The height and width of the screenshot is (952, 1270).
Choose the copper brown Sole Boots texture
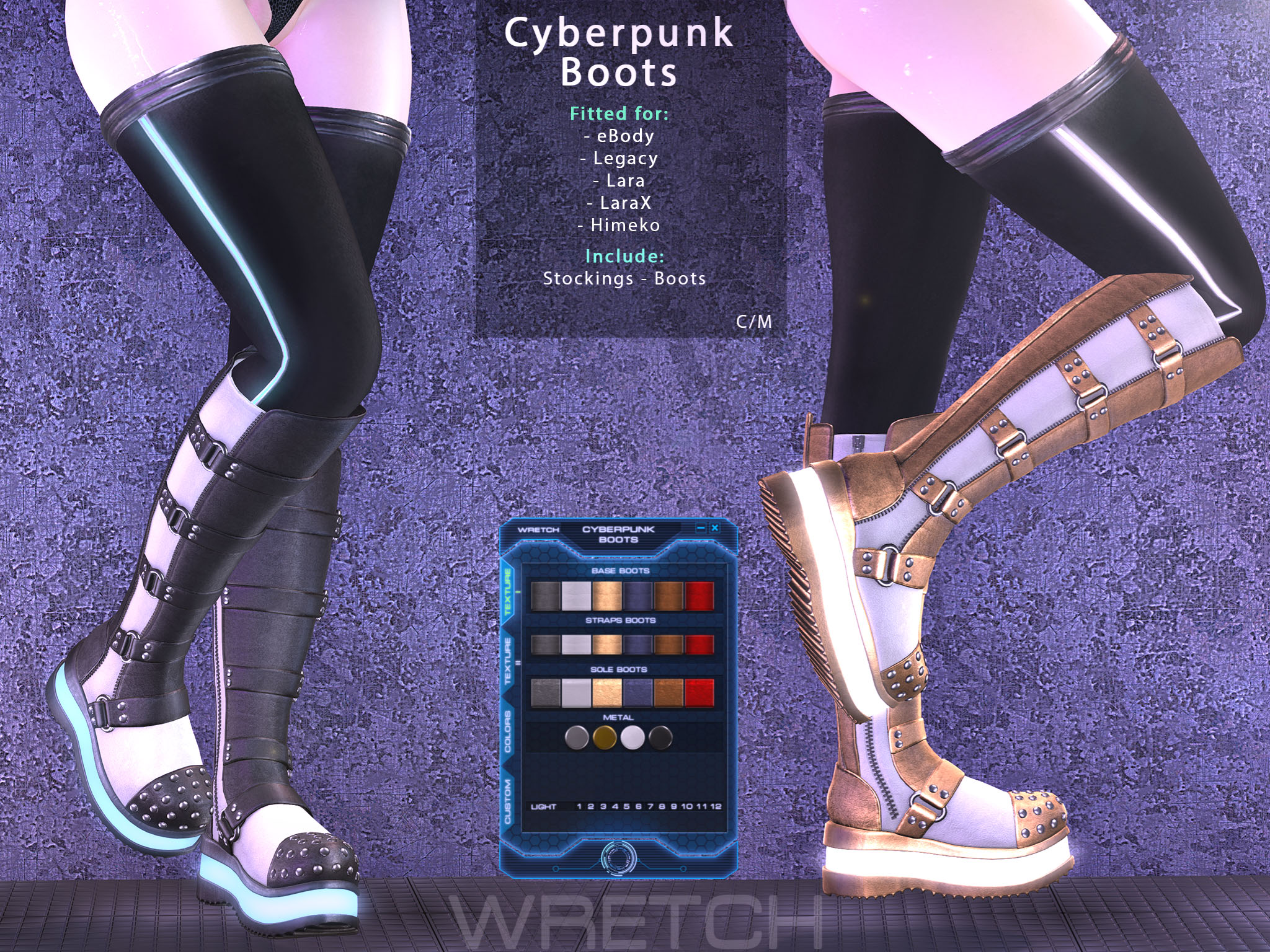[x=668, y=693]
